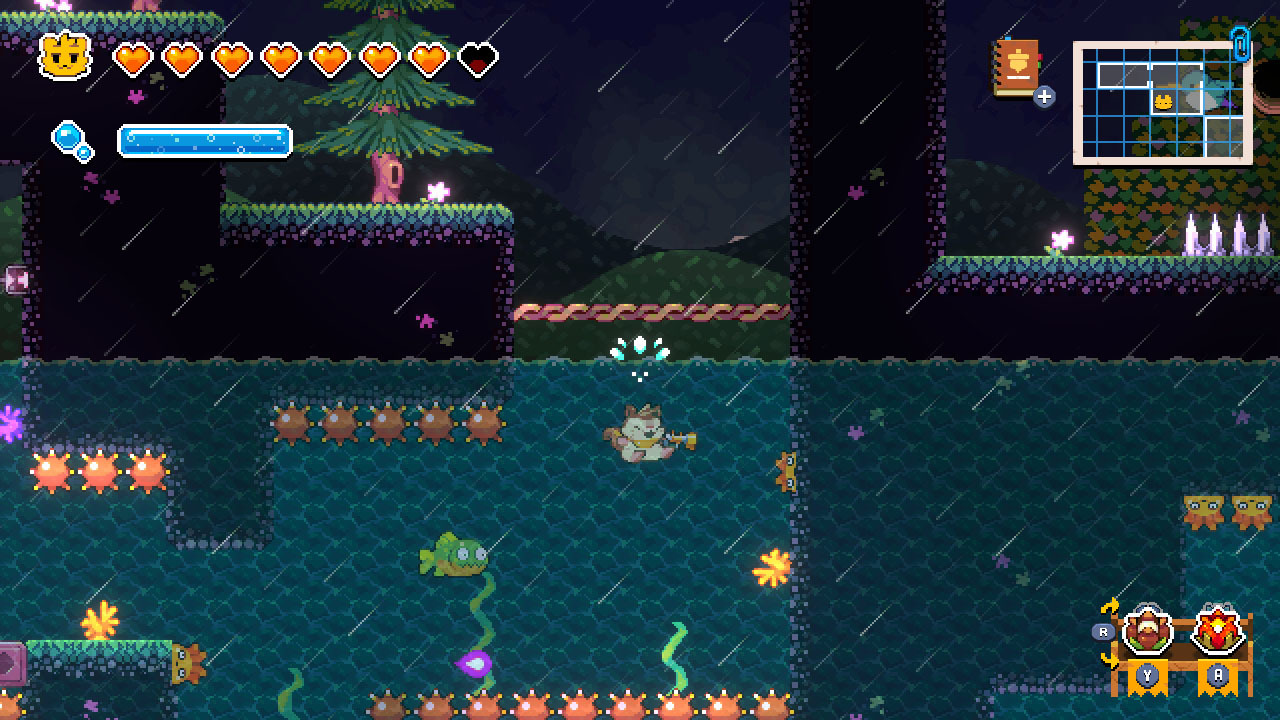This screenshot has height=720, width=1280.
Task: Click the cat marker on the minimap
Action: (x=1163, y=102)
